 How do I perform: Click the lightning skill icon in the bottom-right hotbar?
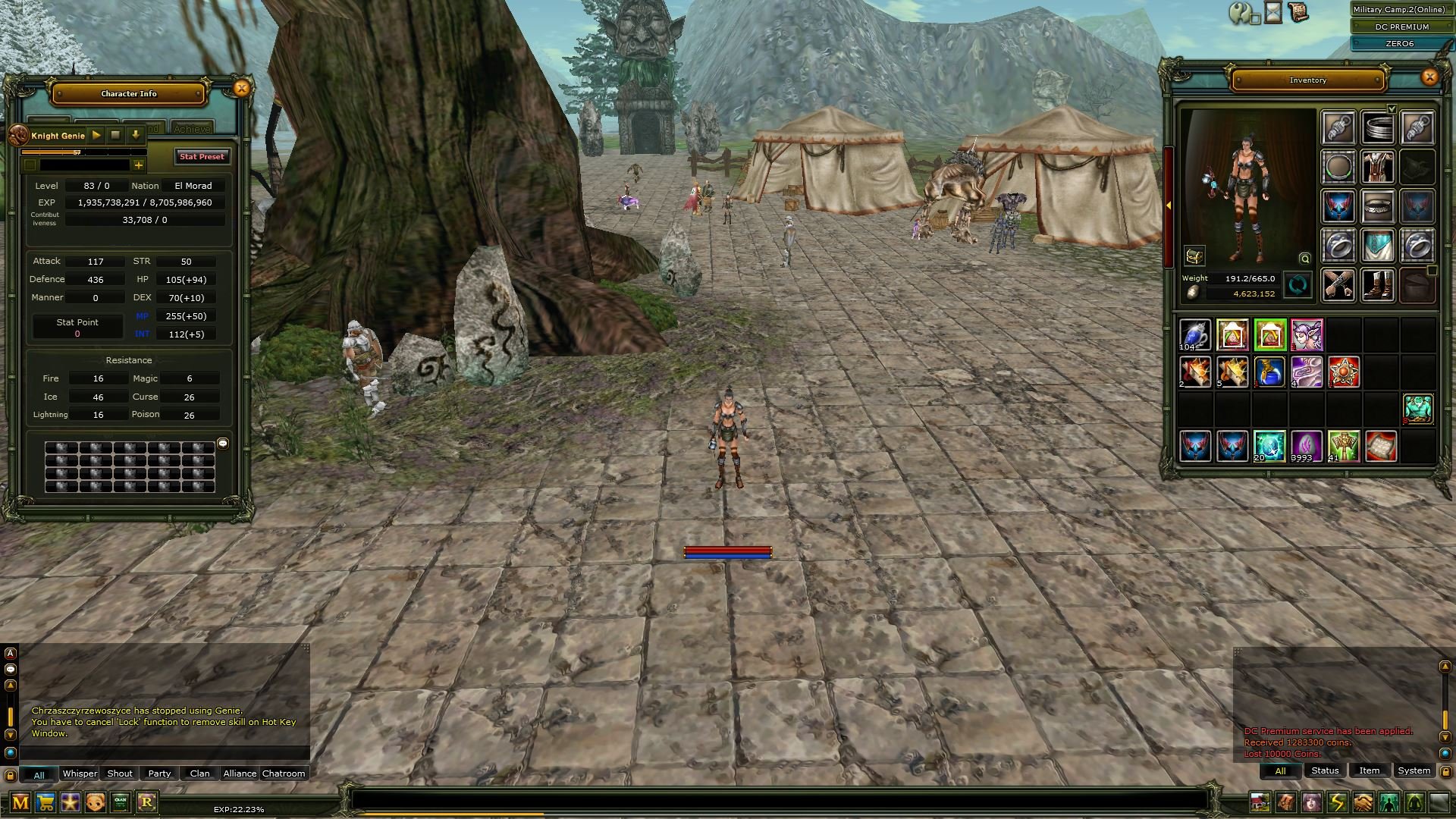coord(1338,802)
